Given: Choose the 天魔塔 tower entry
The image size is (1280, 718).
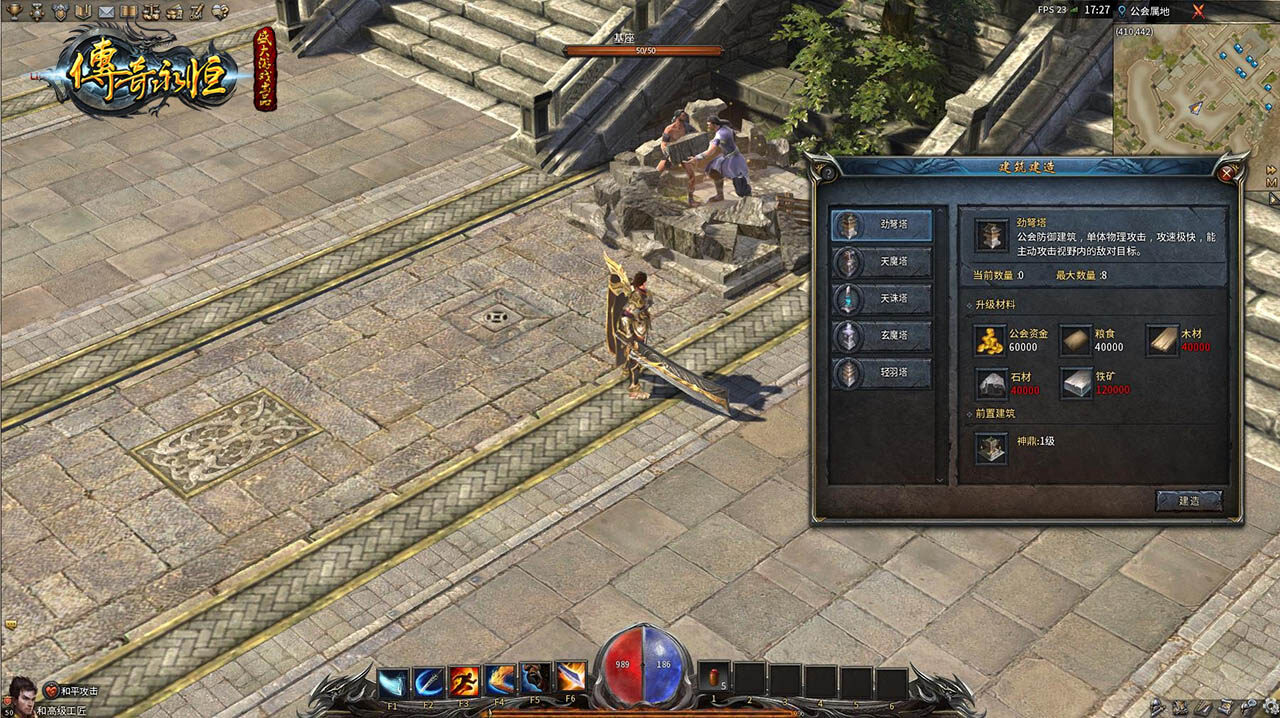Looking at the screenshot, I should click(x=881, y=263).
